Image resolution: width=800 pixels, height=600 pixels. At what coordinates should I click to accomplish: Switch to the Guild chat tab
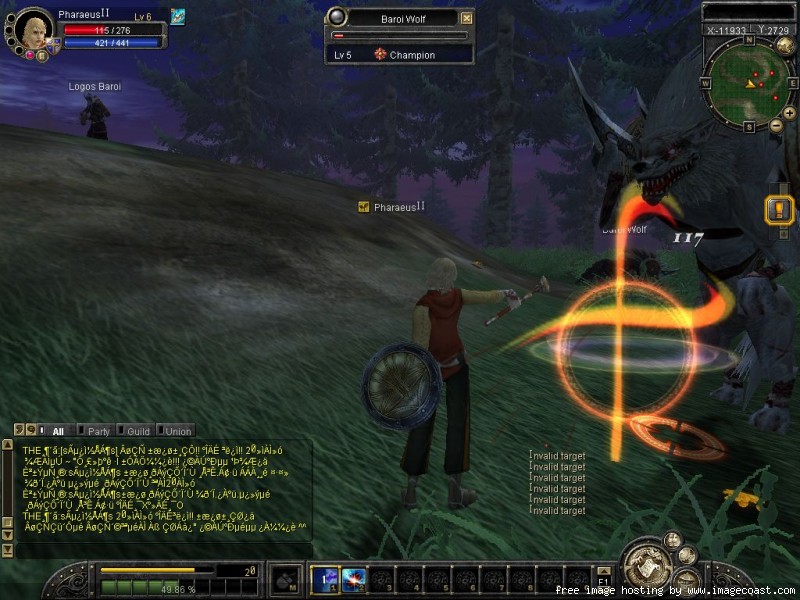(138, 431)
